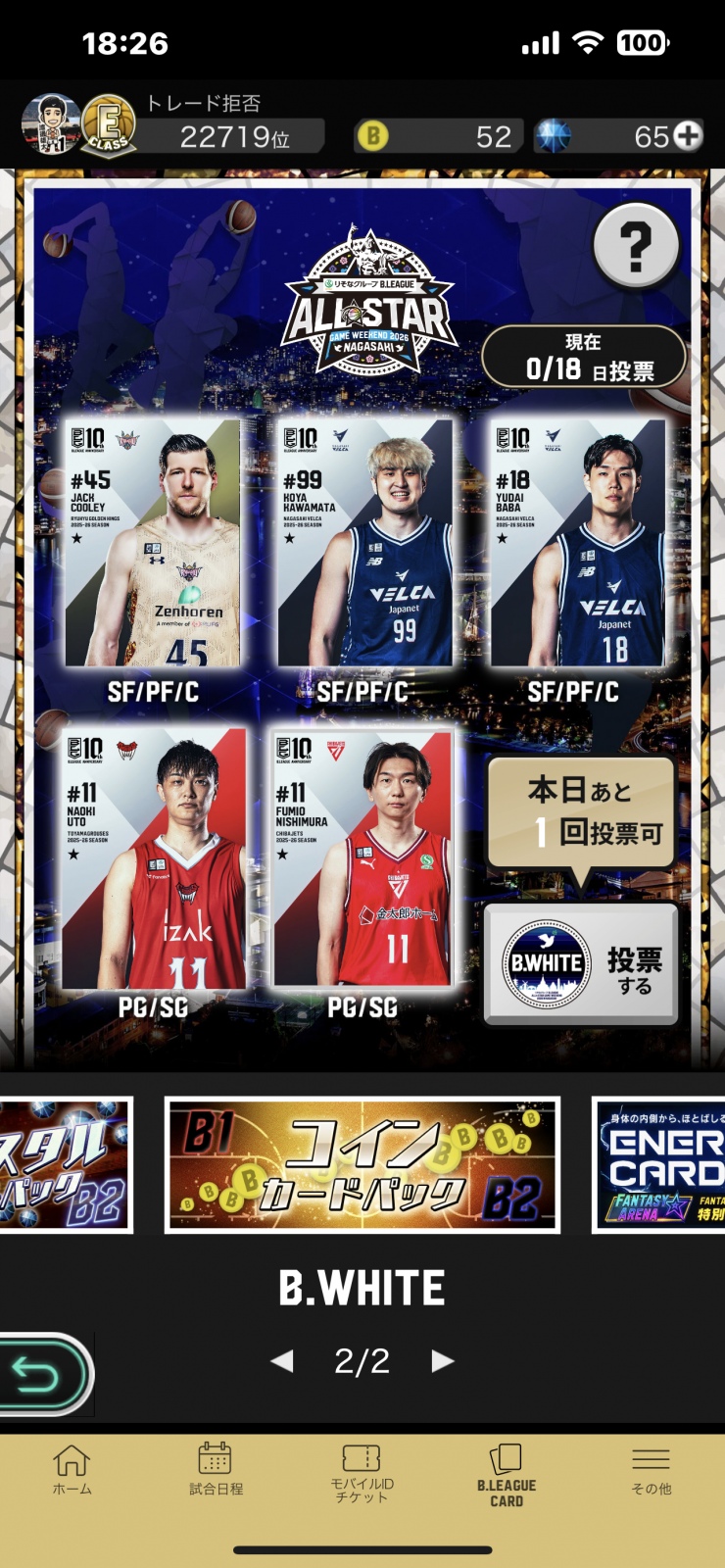Choose the Hoya Kawamata #99 card
725x1568 pixels.
[364, 544]
